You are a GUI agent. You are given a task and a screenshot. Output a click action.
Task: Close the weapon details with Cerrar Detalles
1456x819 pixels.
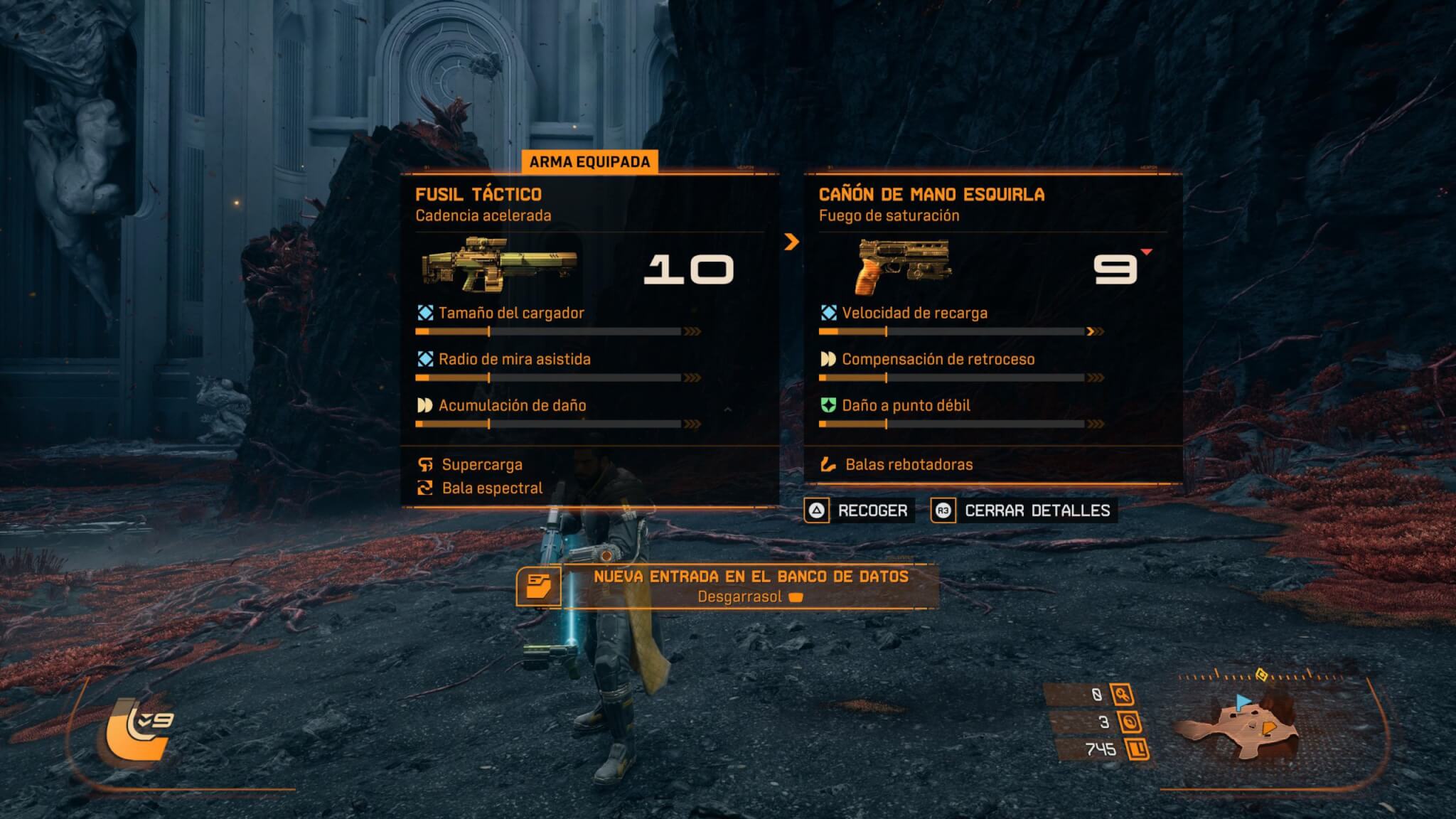tap(1023, 510)
